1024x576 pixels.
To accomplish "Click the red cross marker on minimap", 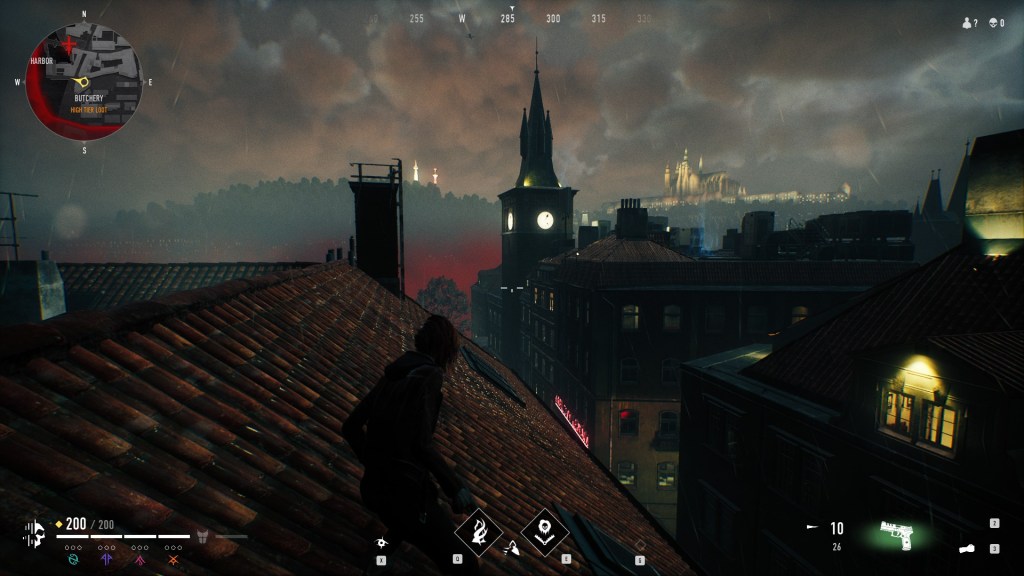I will coord(69,46).
